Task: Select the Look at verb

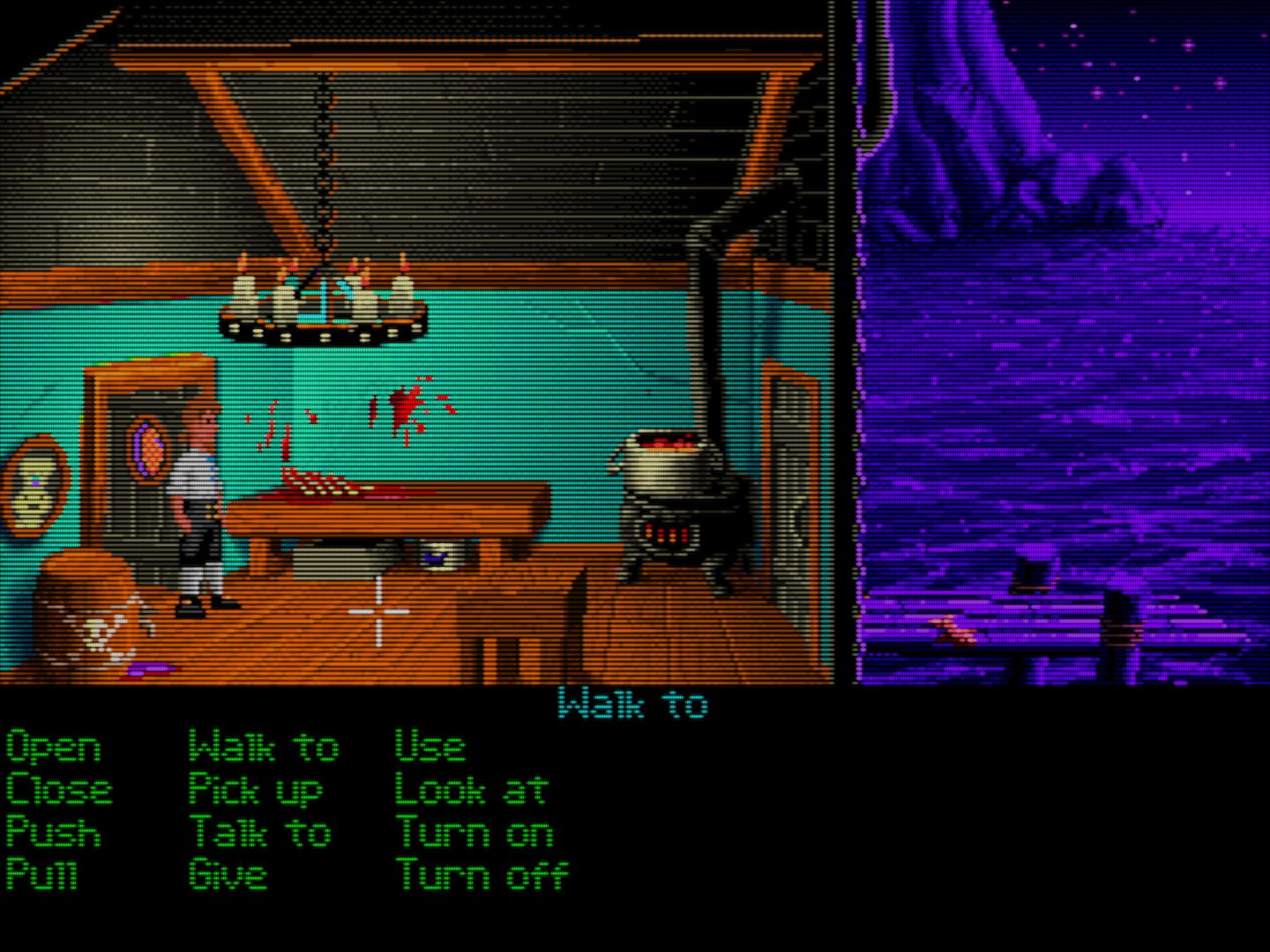Action: 471,789
